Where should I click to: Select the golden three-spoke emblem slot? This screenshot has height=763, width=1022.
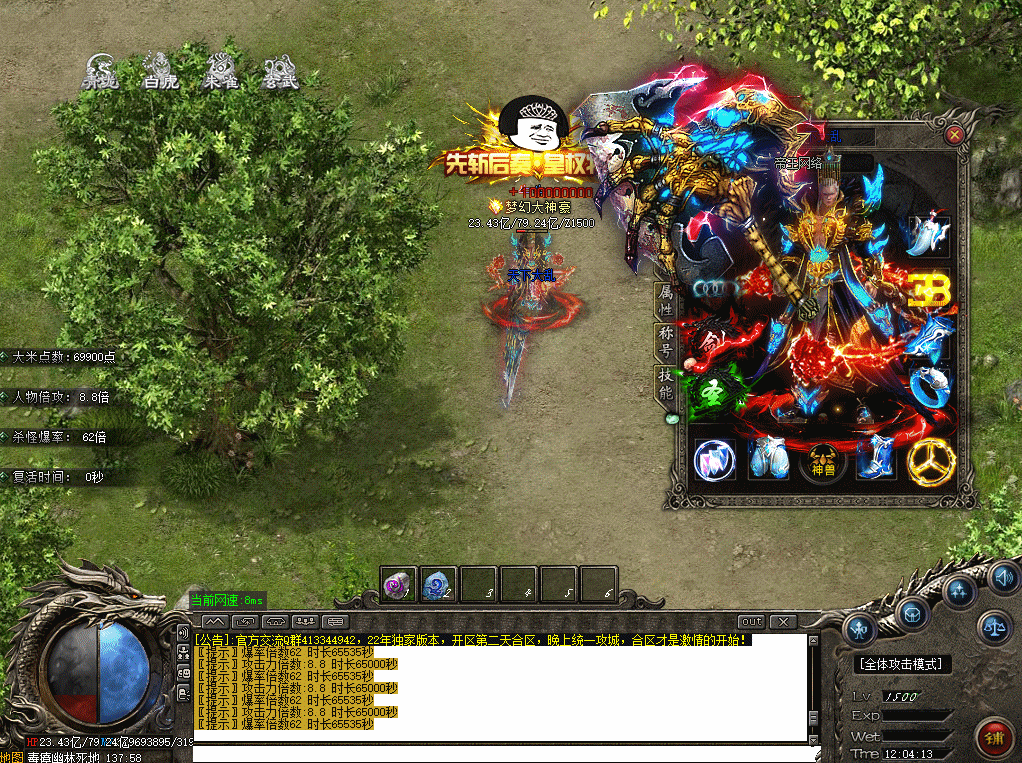[x=931, y=459]
